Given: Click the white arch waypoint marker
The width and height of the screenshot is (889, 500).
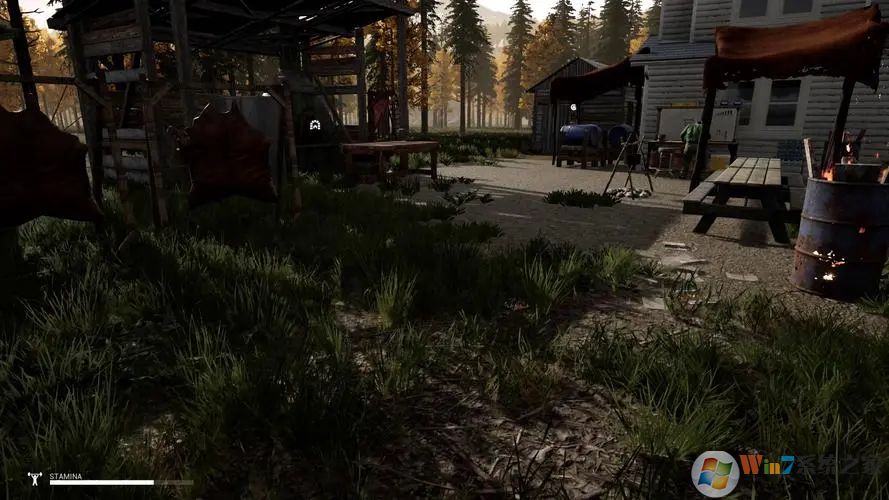Looking at the screenshot, I should (x=315, y=125).
